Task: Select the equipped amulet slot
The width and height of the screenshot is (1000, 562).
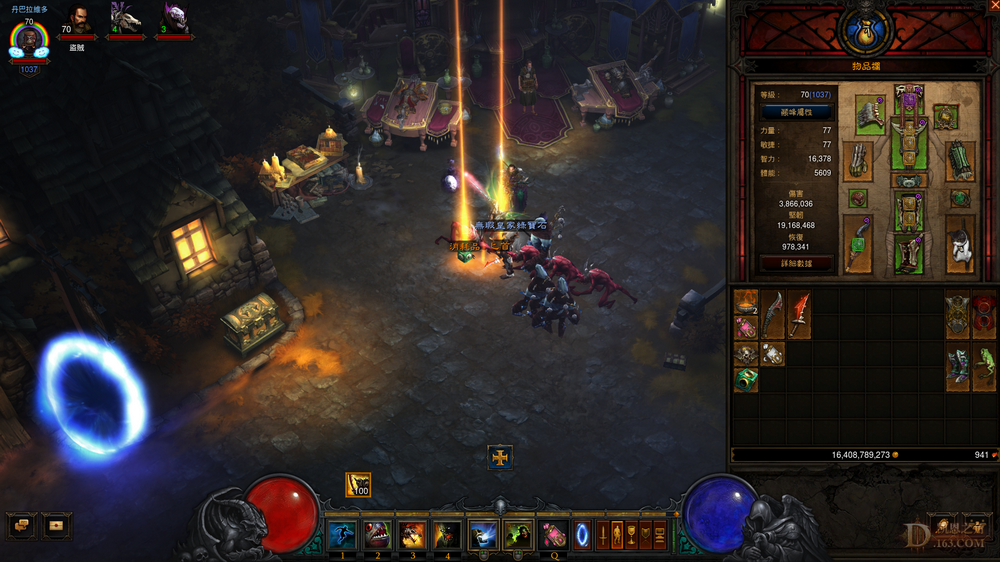Action: 945,116
